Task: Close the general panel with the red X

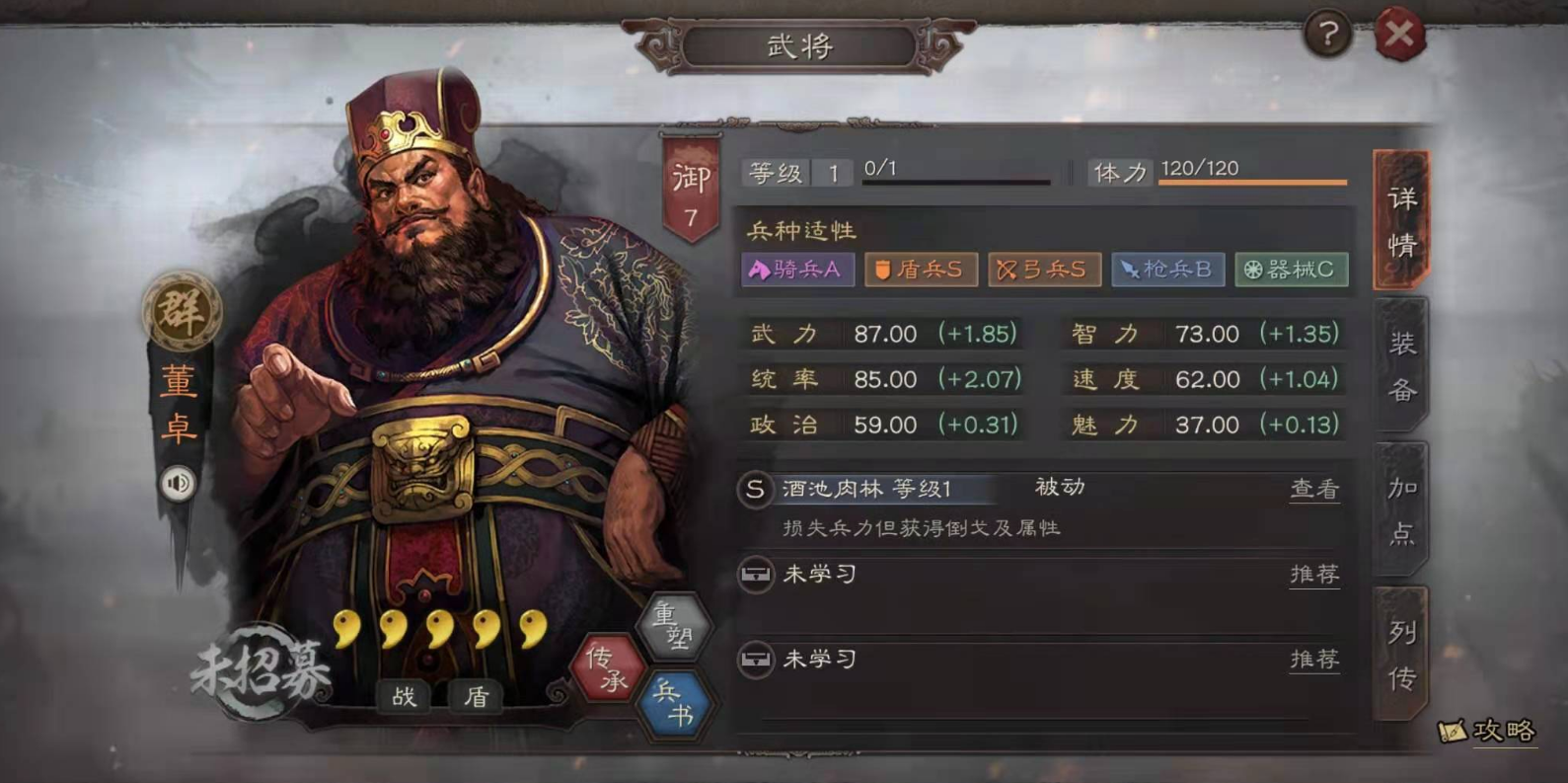Action: click(x=1399, y=37)
